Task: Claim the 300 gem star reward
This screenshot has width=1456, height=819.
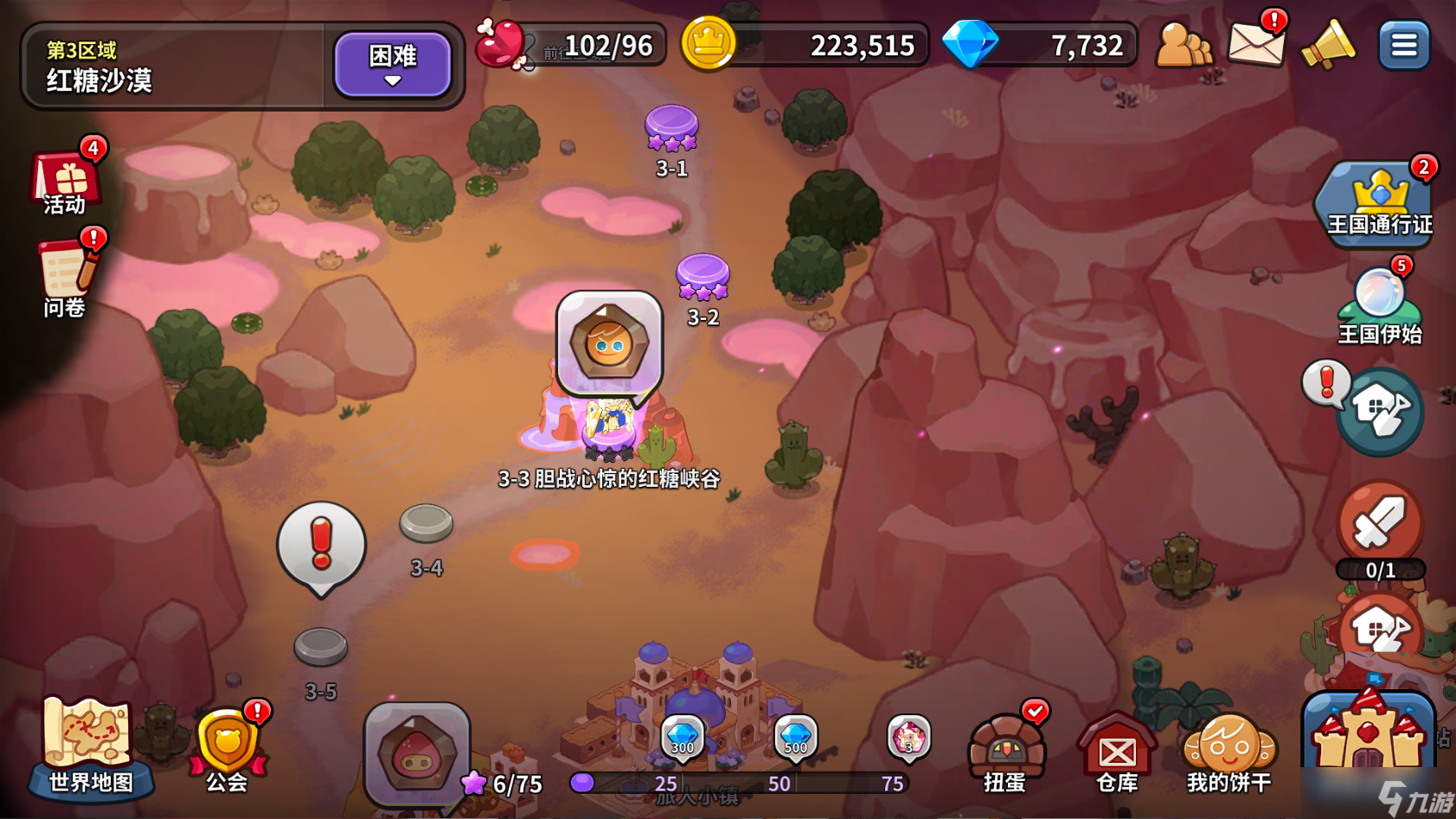Action: [683, 739]
